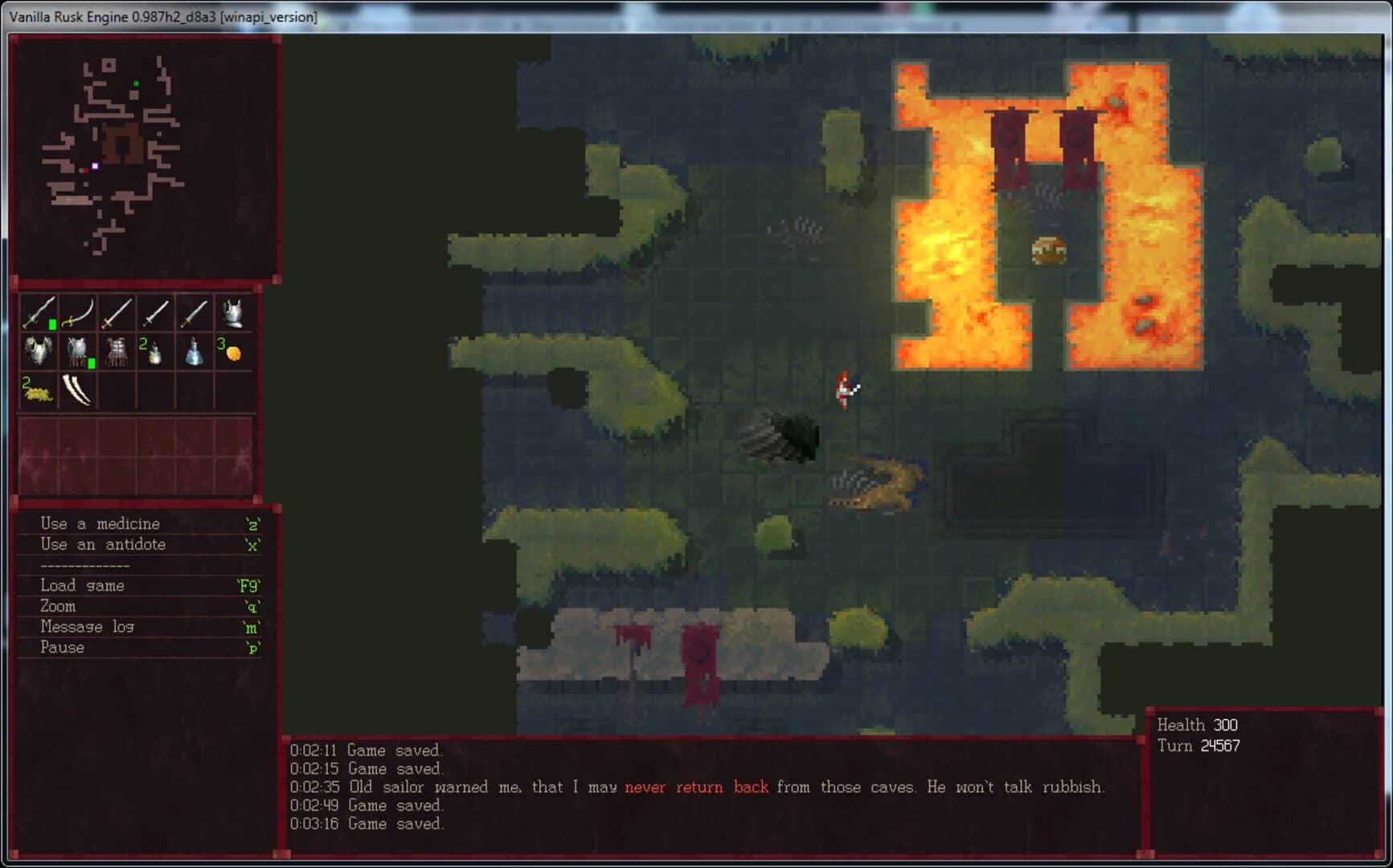Select the ornate dagger in the inventory
This screenshot has height=868, width=1393.
click(39, 313)
